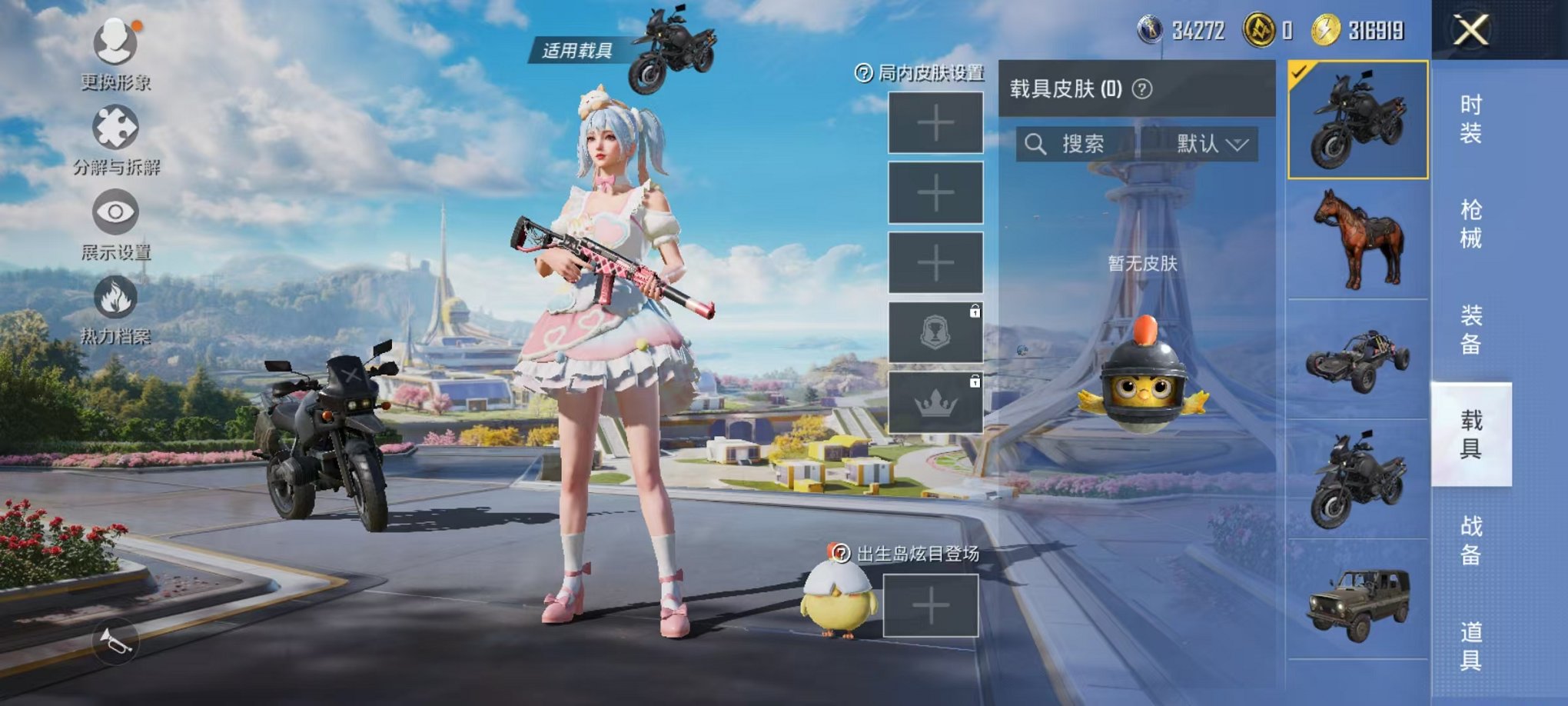Viewport: 1568px width, 706px height.
Task: Click the 局内皮肤设置 help question mark
Action: click(x=862, y=73)
